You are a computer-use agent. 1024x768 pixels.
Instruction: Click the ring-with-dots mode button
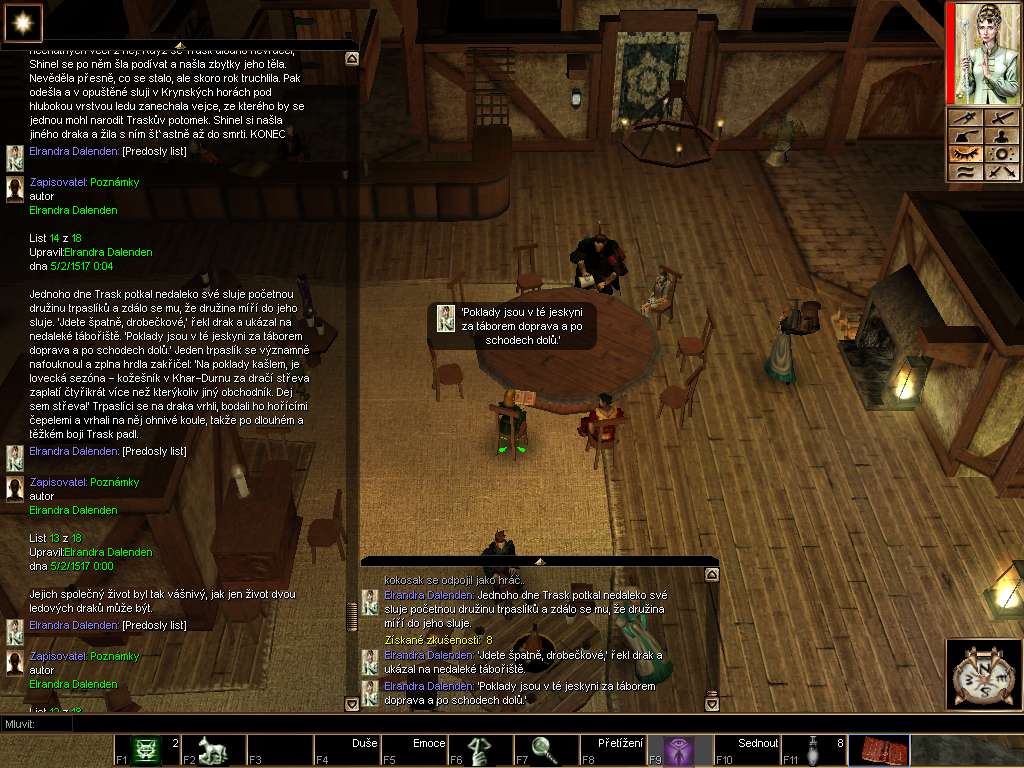click(x=1000, y=154)
